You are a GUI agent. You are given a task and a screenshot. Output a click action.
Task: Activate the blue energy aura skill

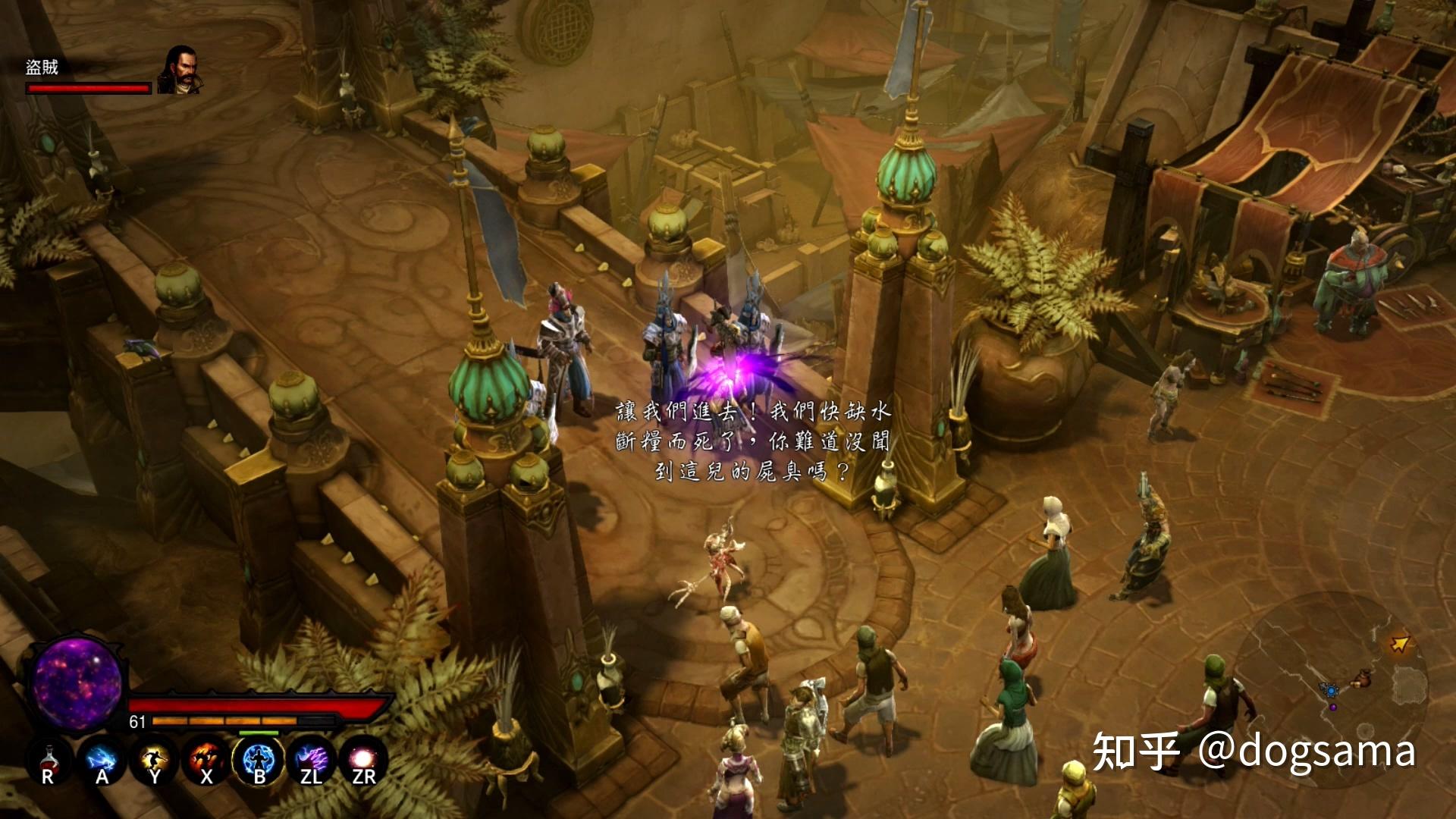coord(259,761)
